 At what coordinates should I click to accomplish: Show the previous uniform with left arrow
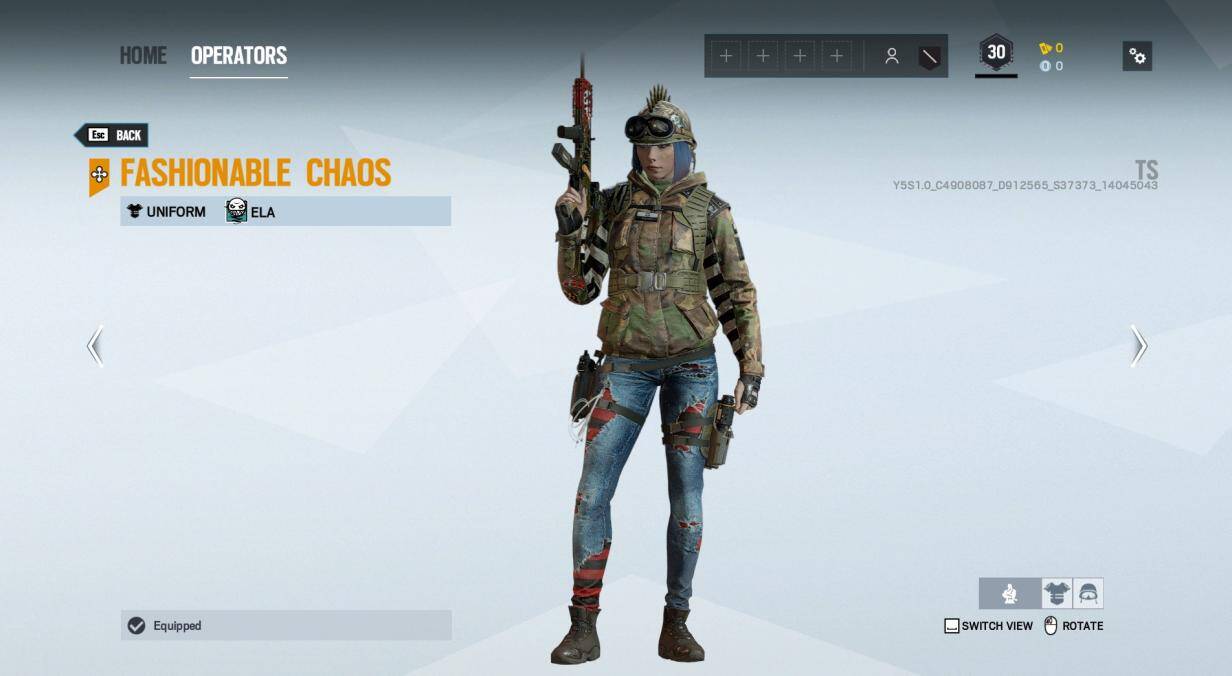point(95,346)
